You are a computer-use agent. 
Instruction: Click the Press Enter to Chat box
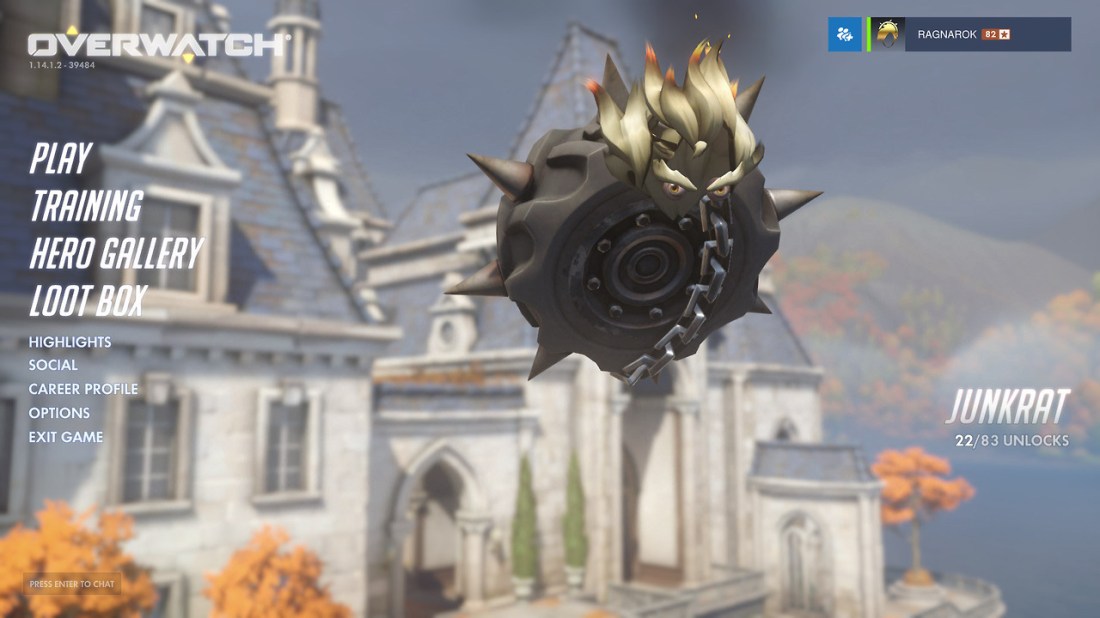click(x=72, y=584)
